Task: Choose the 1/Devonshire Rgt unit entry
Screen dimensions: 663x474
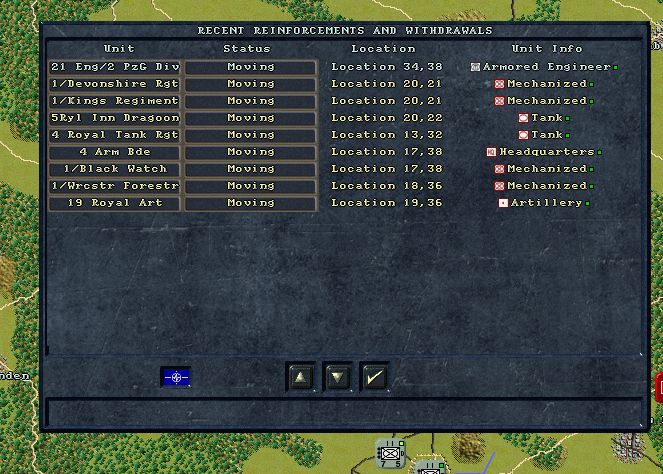Action: tap(114, 84)
